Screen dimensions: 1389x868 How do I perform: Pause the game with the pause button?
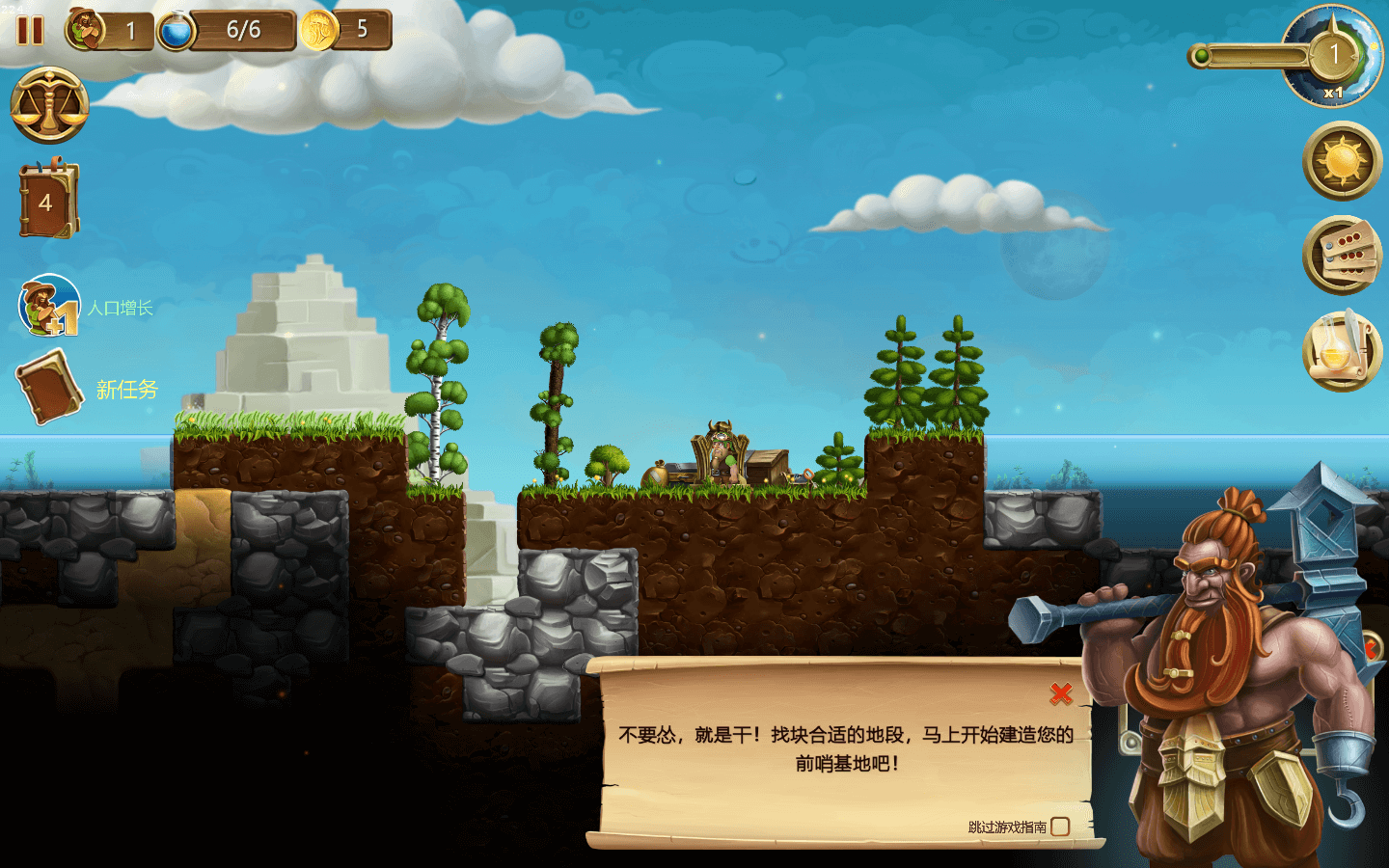point(30,31)
